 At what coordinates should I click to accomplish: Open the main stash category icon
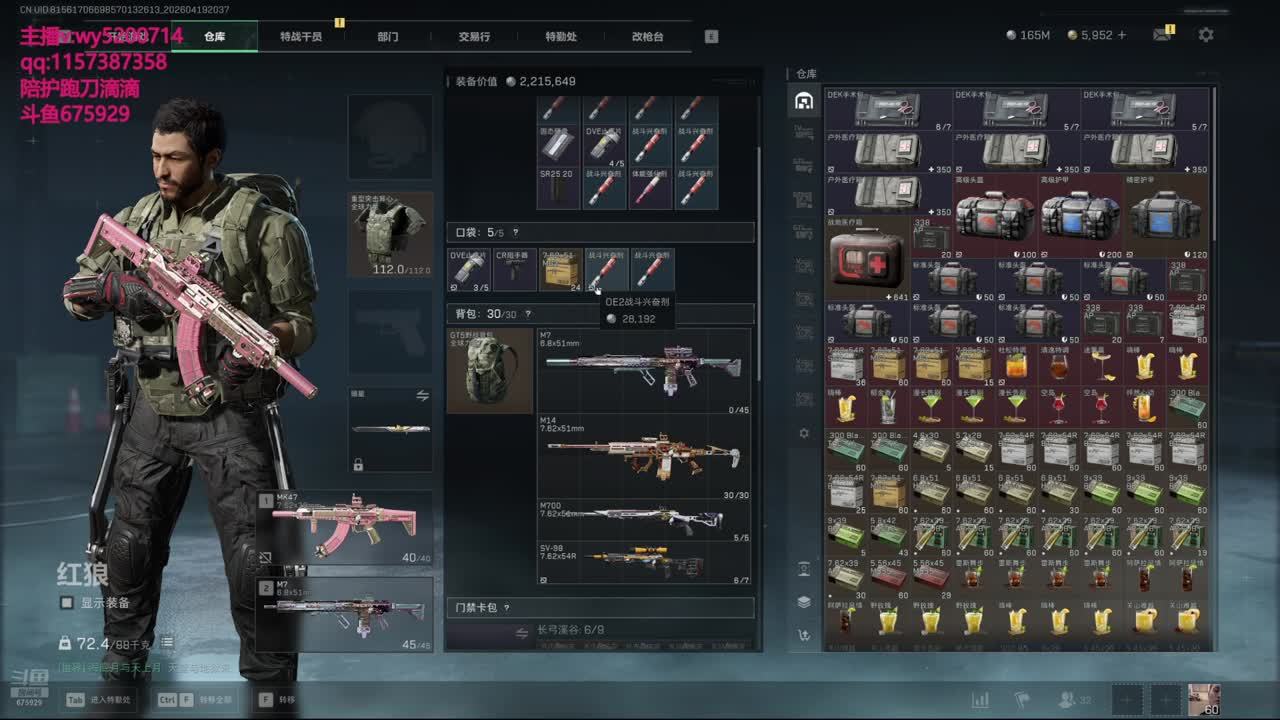[803, 101]
